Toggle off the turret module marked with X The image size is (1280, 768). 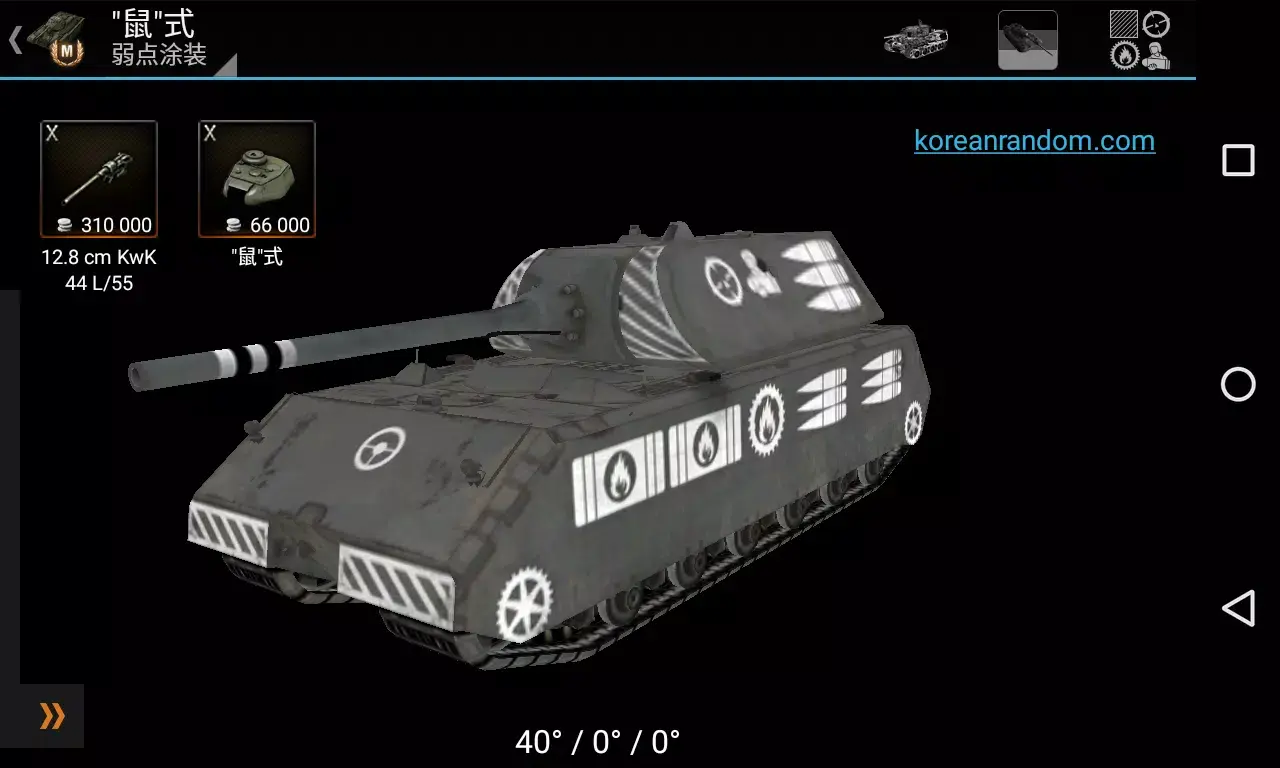click(x=212, y=134)
